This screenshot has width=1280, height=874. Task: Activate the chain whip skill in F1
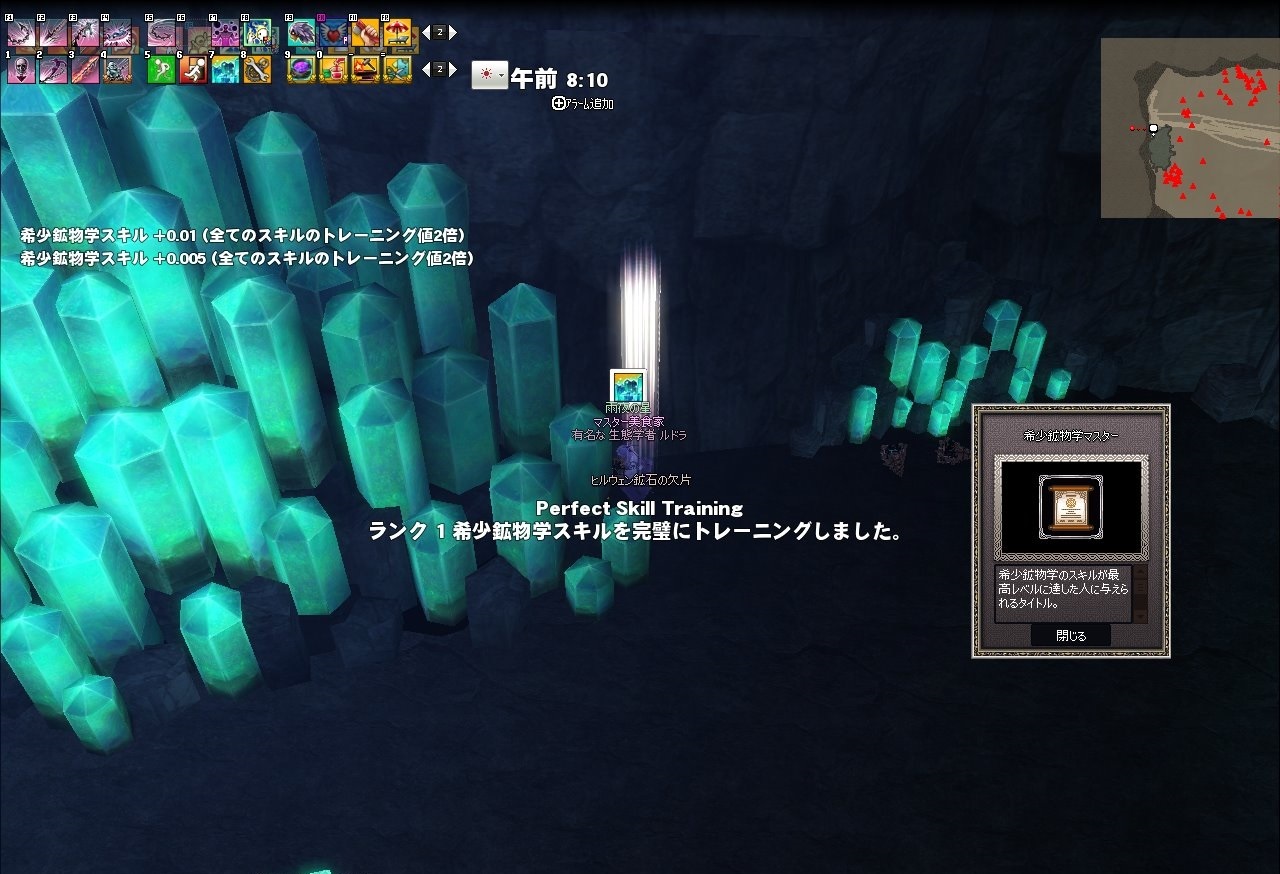pyautogui.click(x=21, y=33)
